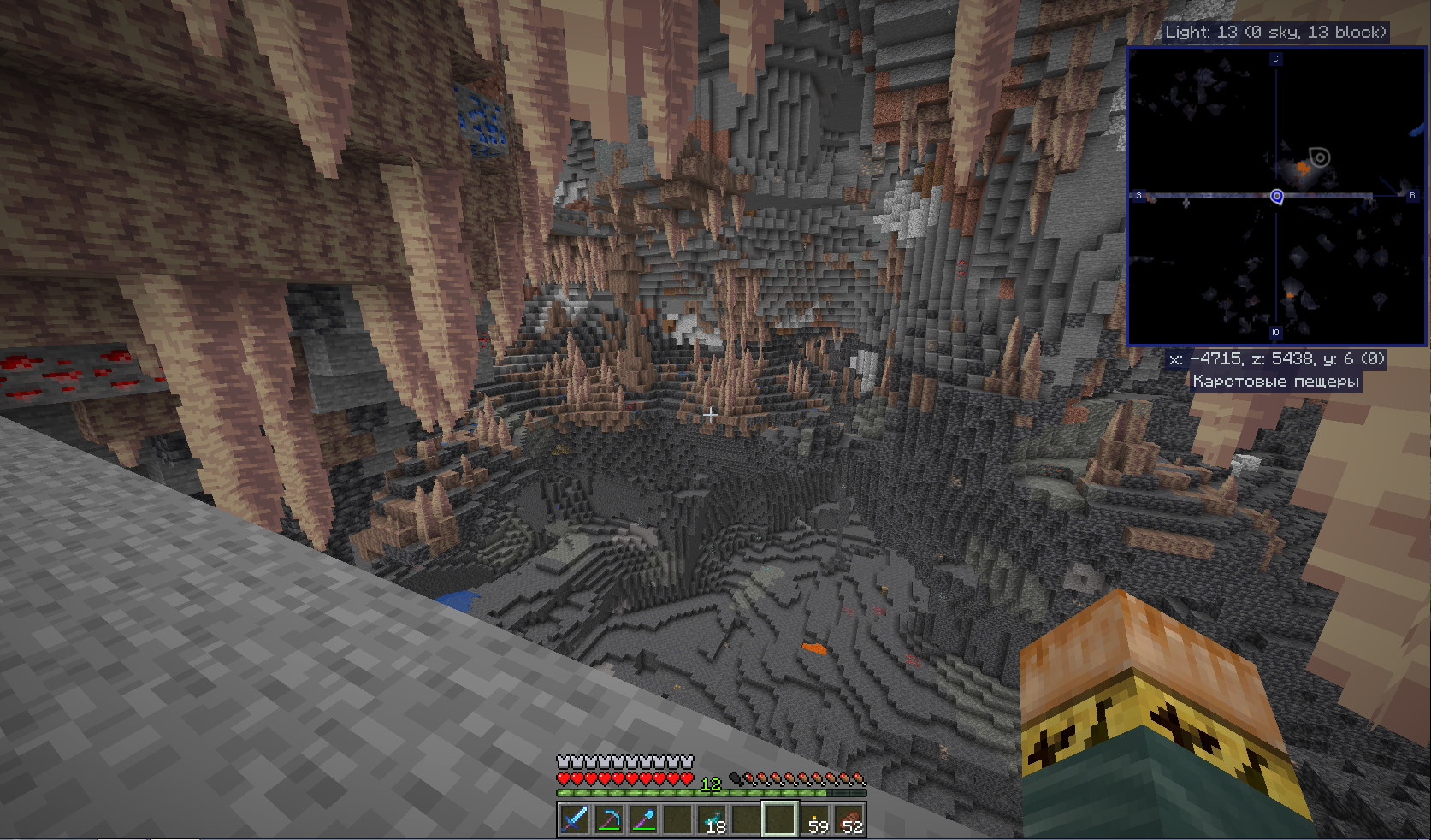The image size is (1431, 840).
Task: Select the torch stack of 59
Action: click(814, 819)
